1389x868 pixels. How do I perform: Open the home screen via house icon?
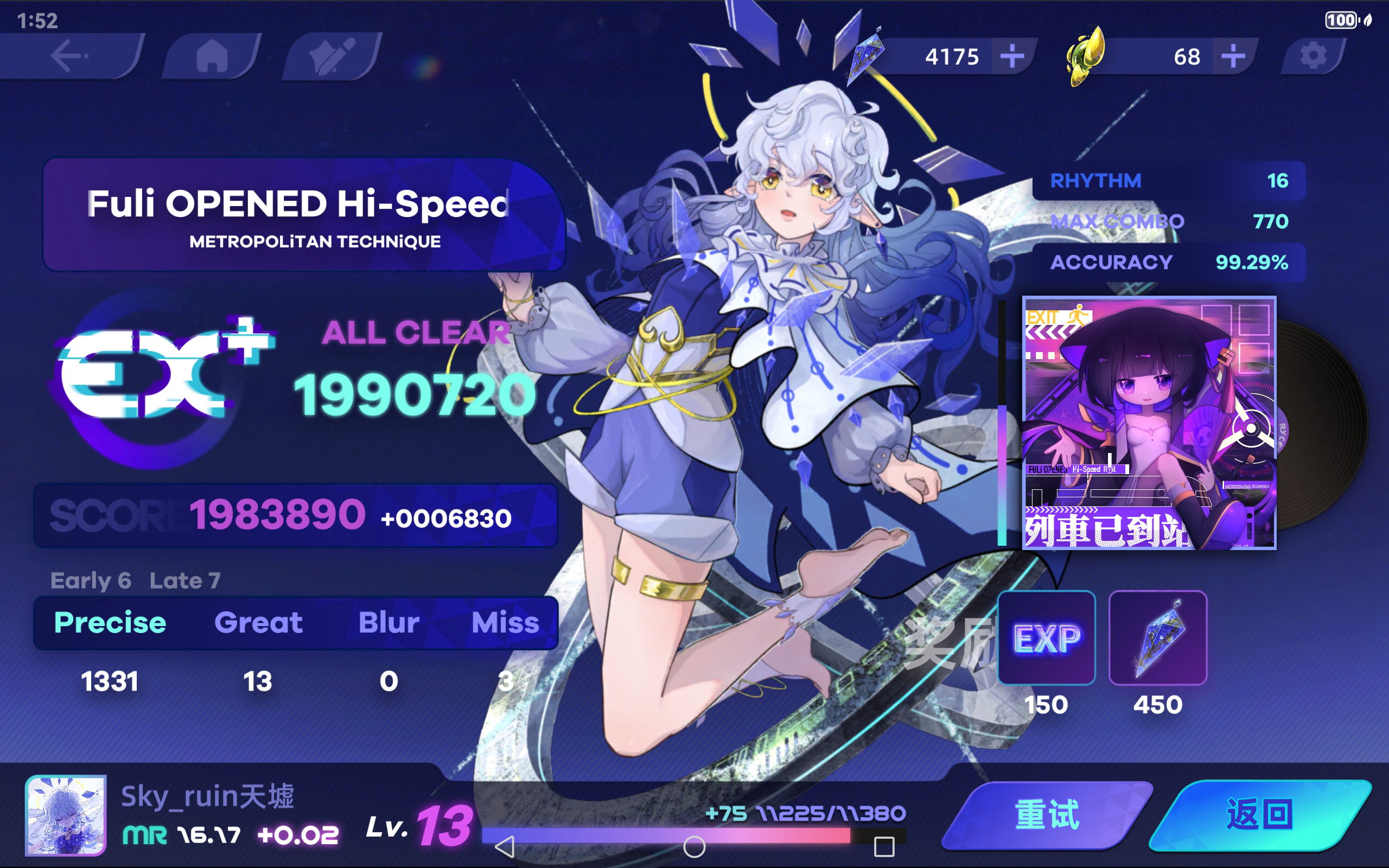click(x=211, y=56)
